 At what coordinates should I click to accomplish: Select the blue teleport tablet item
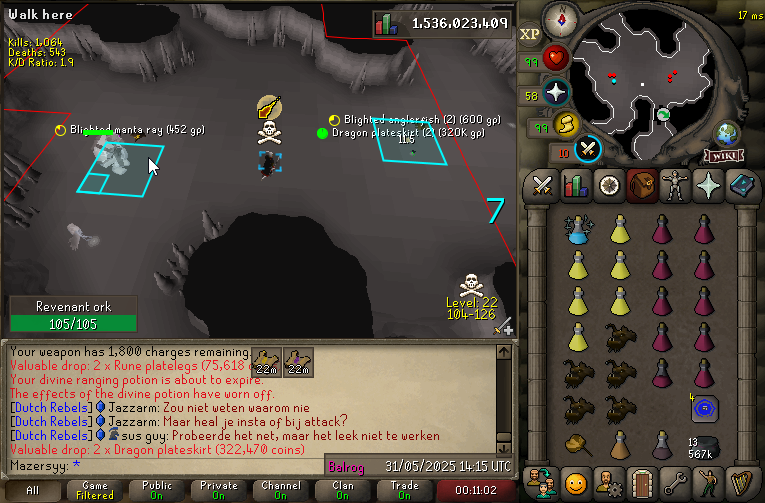click(706, 408)
